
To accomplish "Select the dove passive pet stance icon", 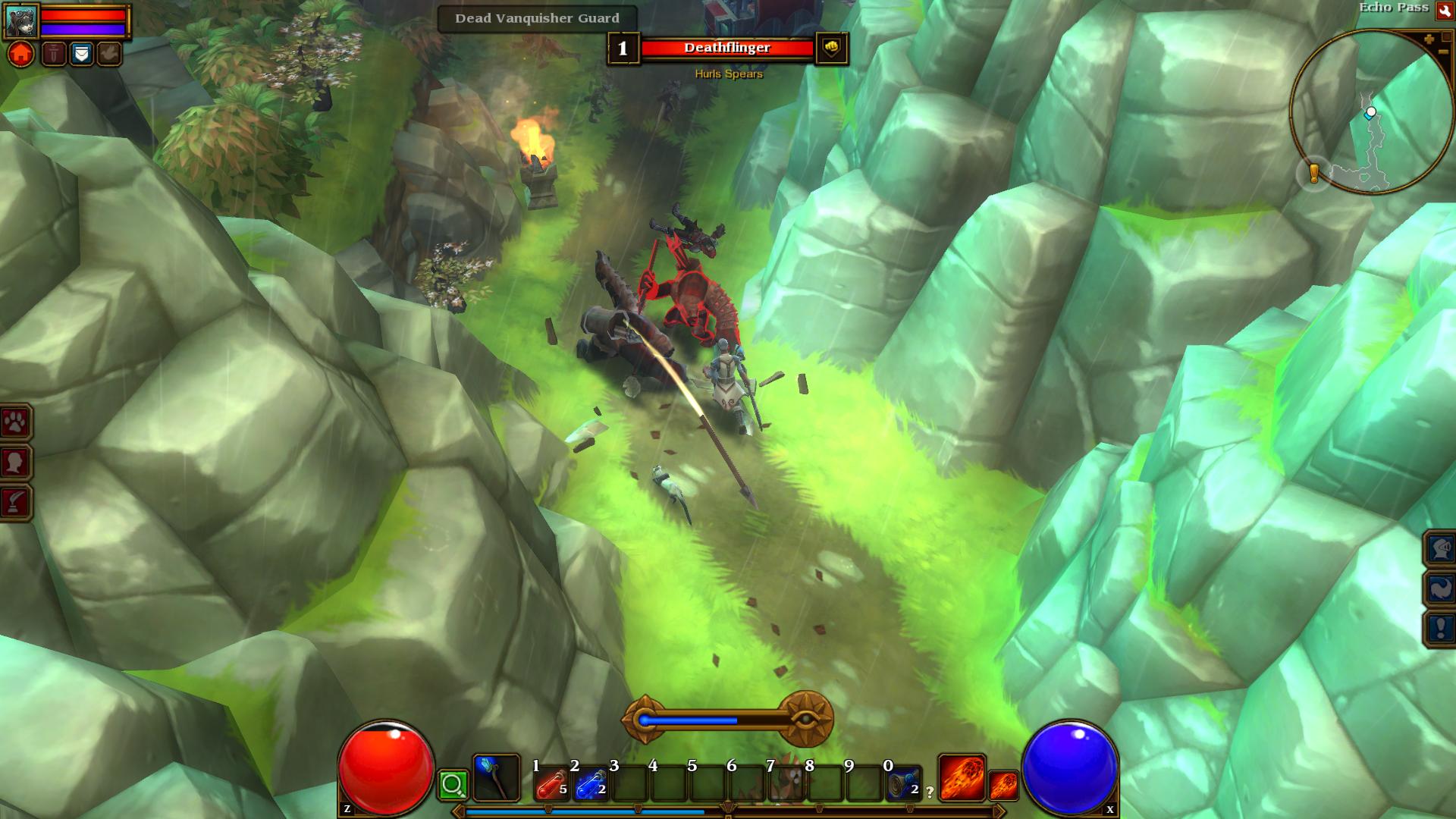I will (109, 54).
